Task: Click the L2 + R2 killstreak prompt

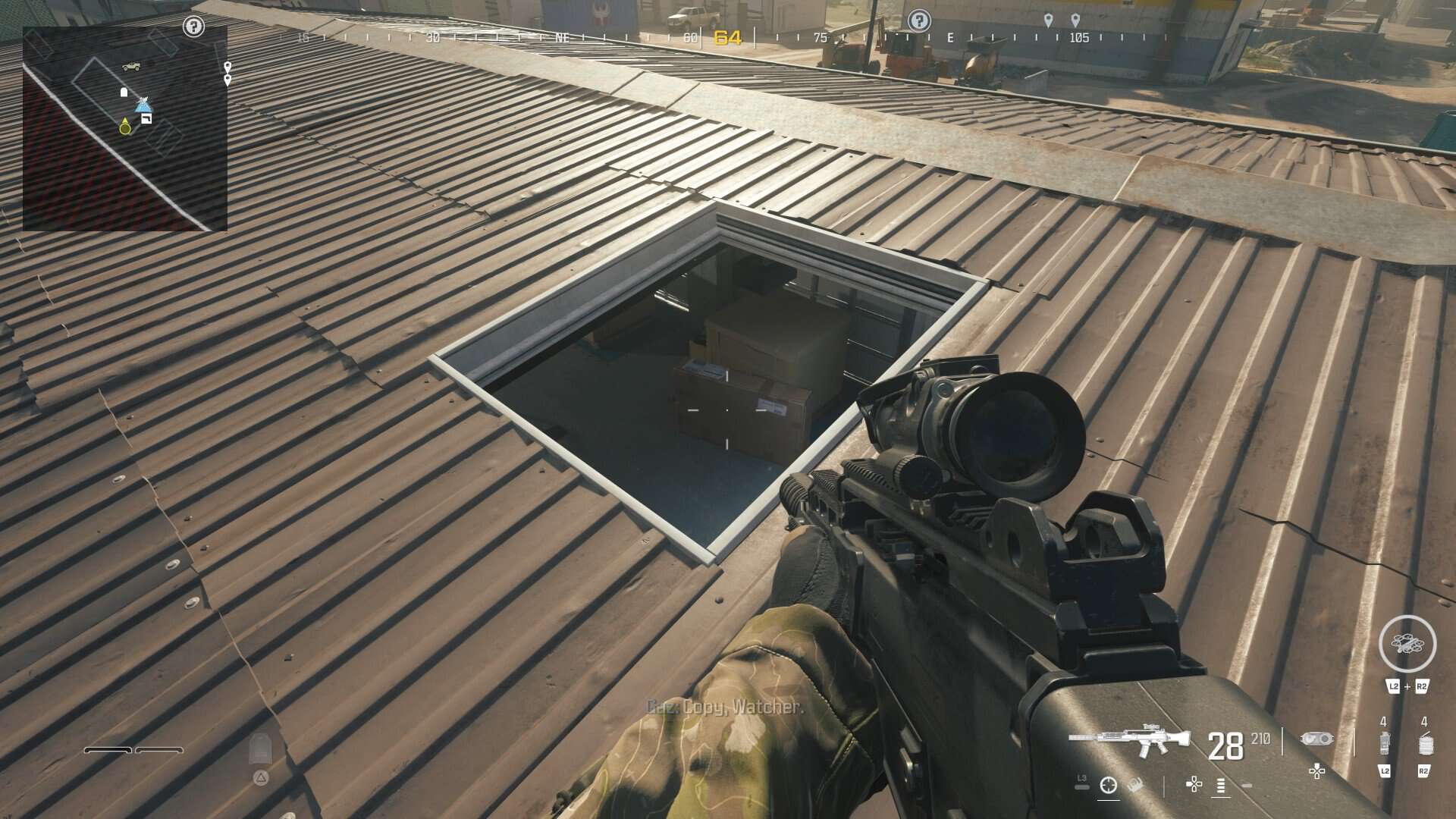Action: point(1407,686)
